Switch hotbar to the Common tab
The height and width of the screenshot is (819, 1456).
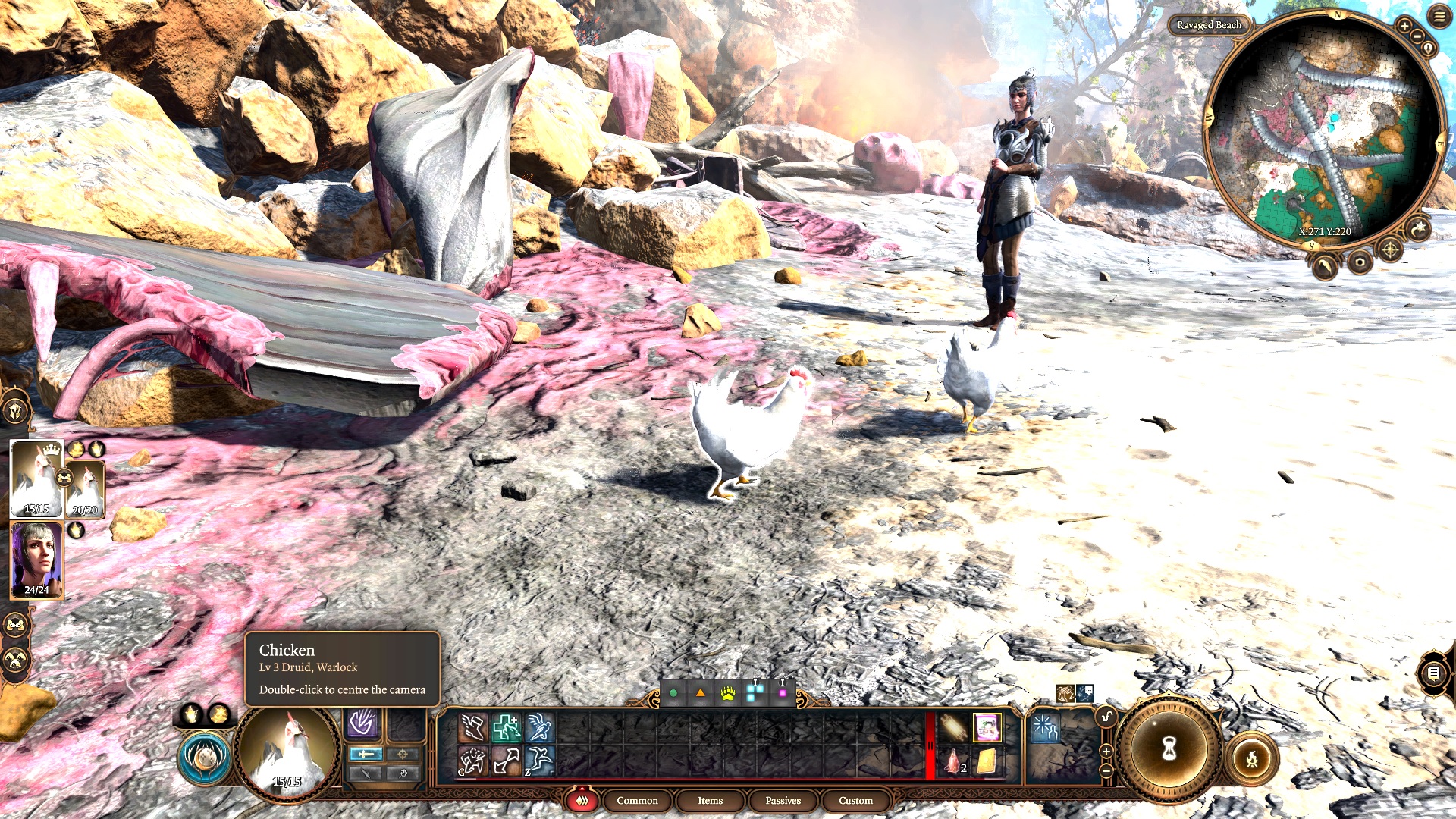pyautogui.click(x=637, y=801)
